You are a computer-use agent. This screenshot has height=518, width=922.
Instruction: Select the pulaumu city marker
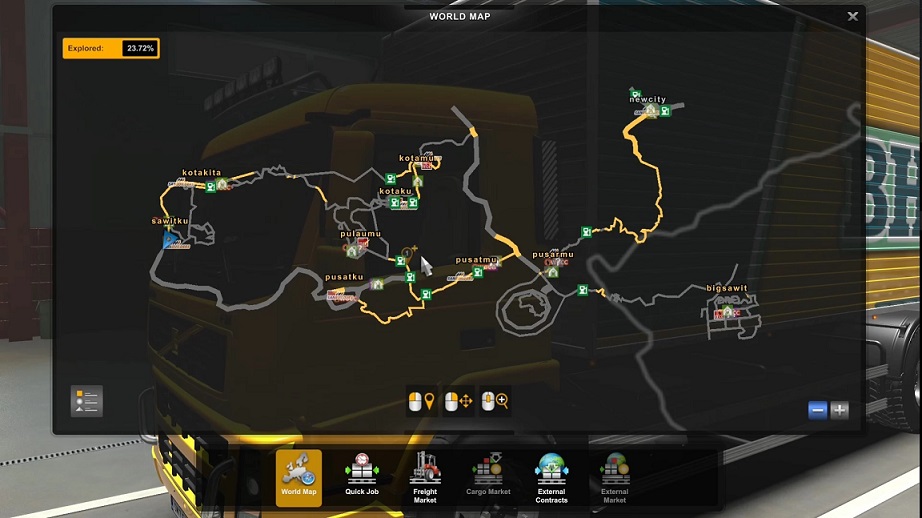[360, 234]
